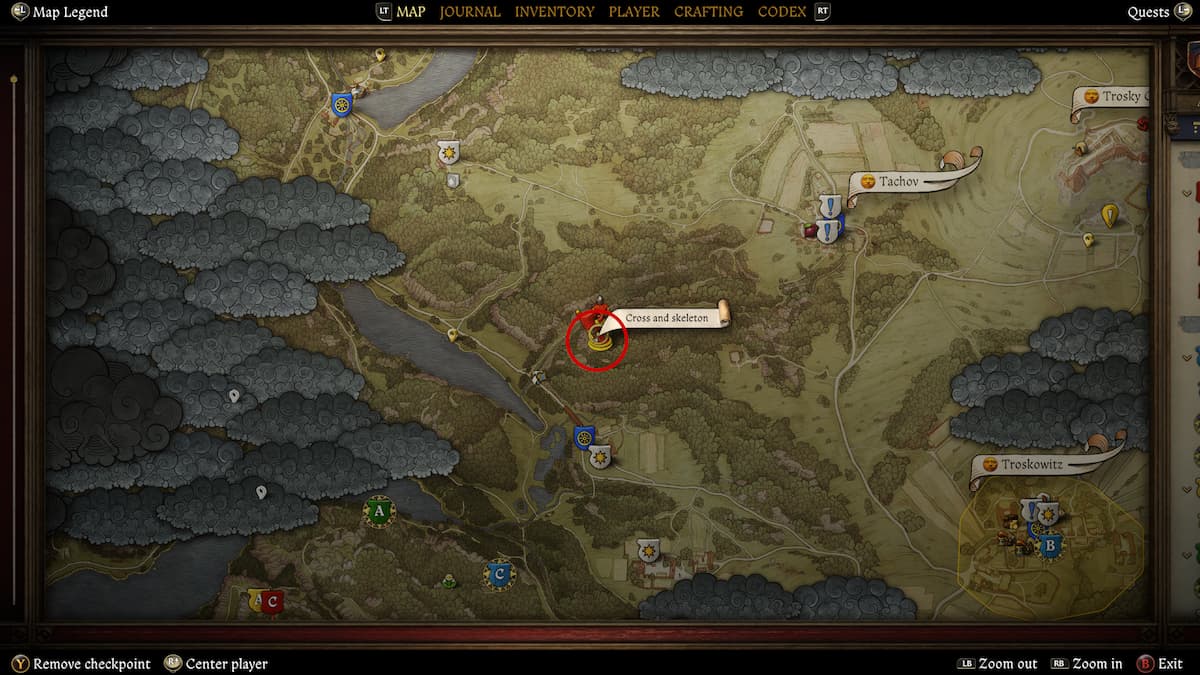Show the Crafting tab

click(708, 12)
